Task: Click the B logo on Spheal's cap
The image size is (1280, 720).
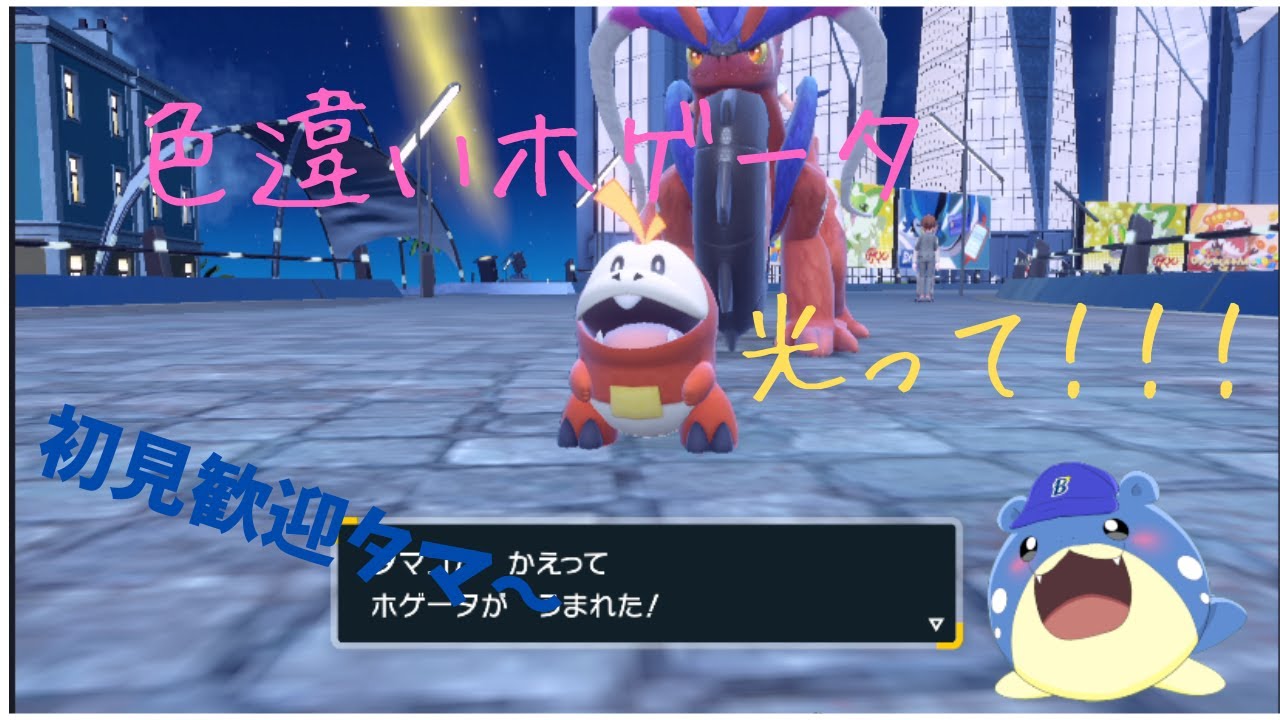Action: 1063,487
